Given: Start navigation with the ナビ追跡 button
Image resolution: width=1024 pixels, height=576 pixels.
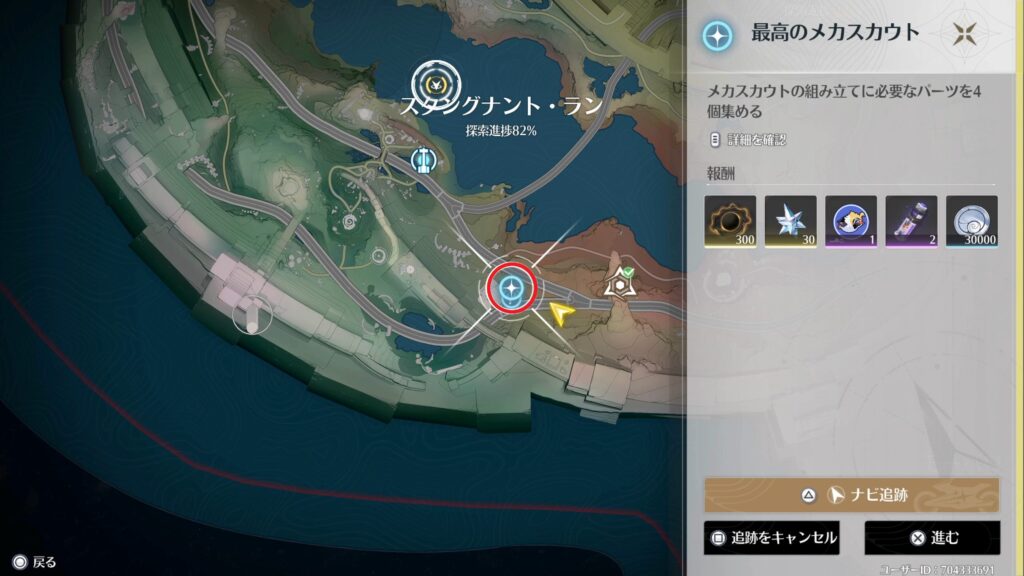Looking at the screenshot, I should point(851,495).
